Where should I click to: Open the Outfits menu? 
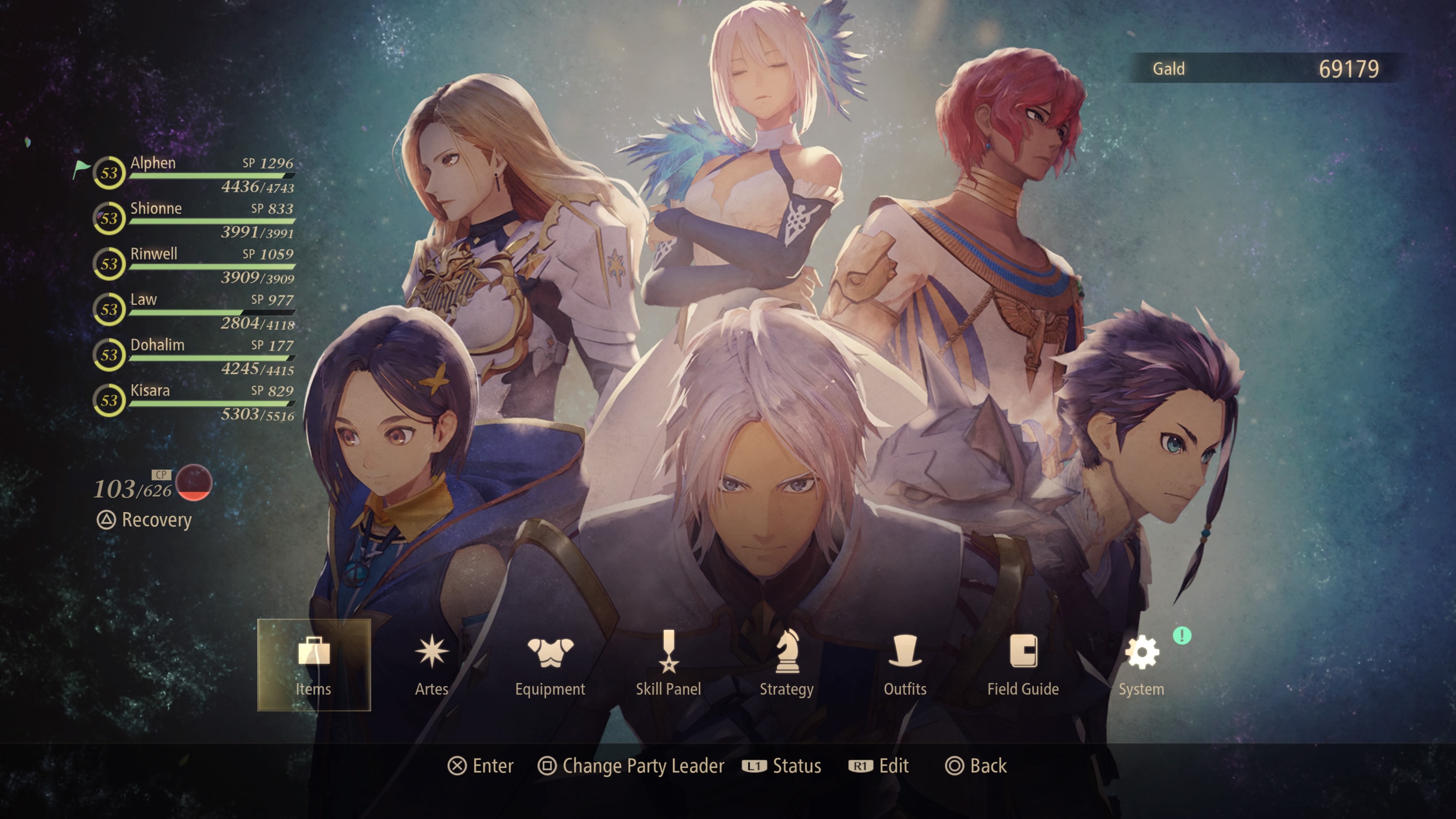[x=905, y=664]
